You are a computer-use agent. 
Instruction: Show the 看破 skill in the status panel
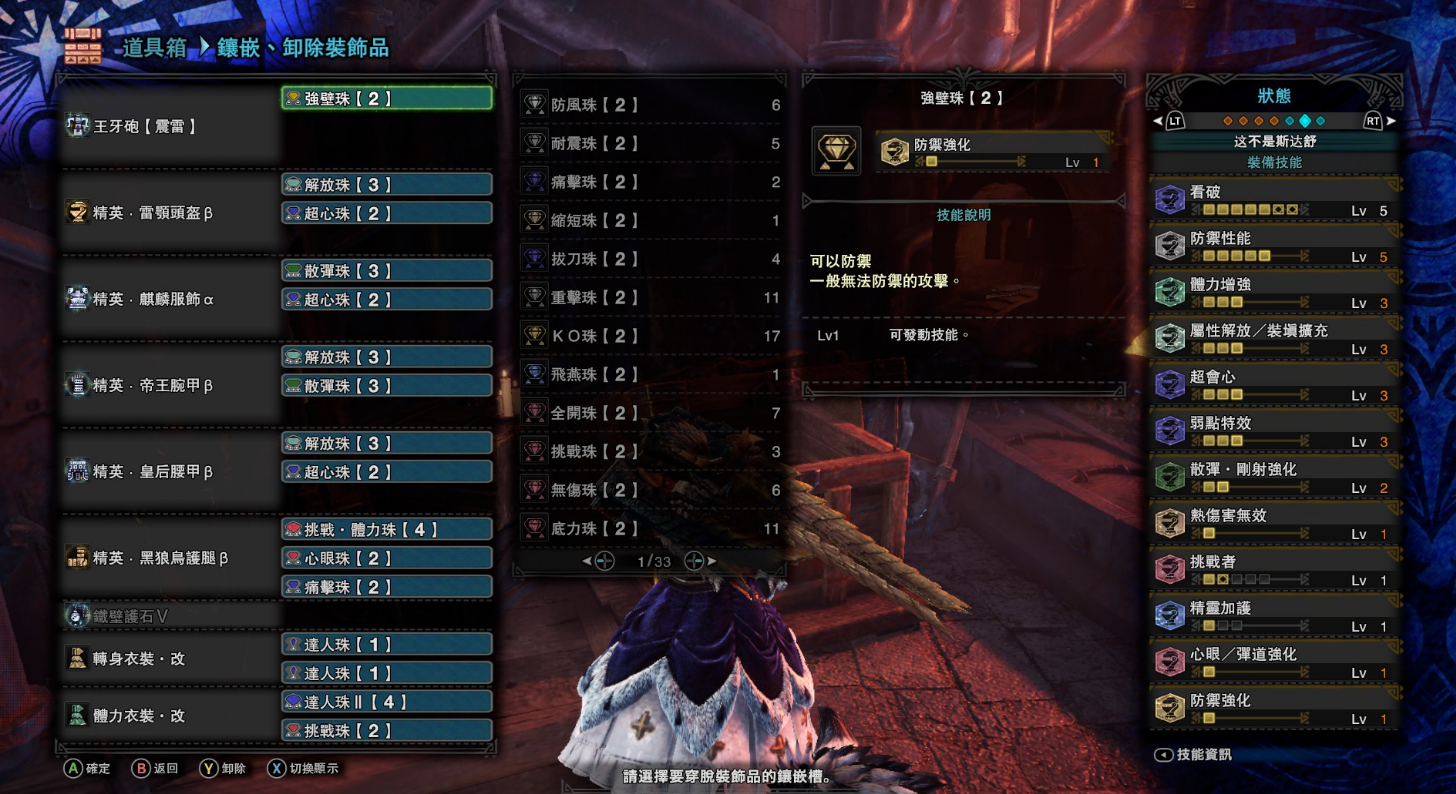1275,199
